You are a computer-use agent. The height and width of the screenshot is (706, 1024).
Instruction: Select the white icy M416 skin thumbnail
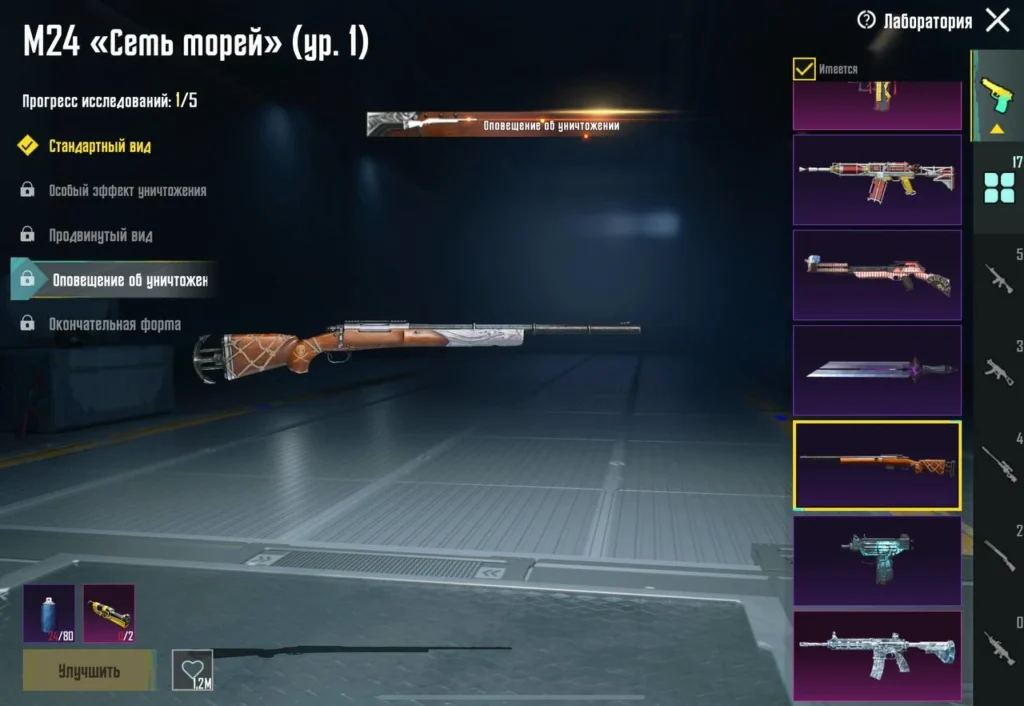tap(876, 655)
